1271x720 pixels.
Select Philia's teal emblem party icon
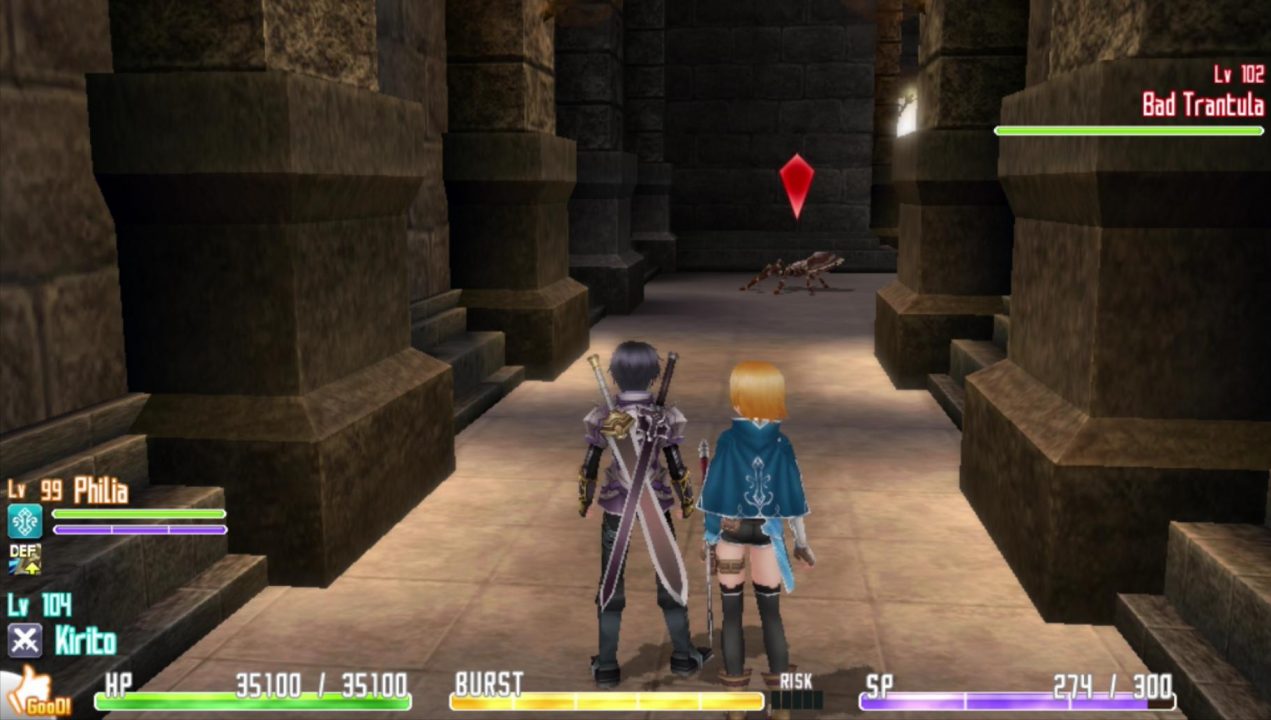pyautogui.click(x=24, y=521)
